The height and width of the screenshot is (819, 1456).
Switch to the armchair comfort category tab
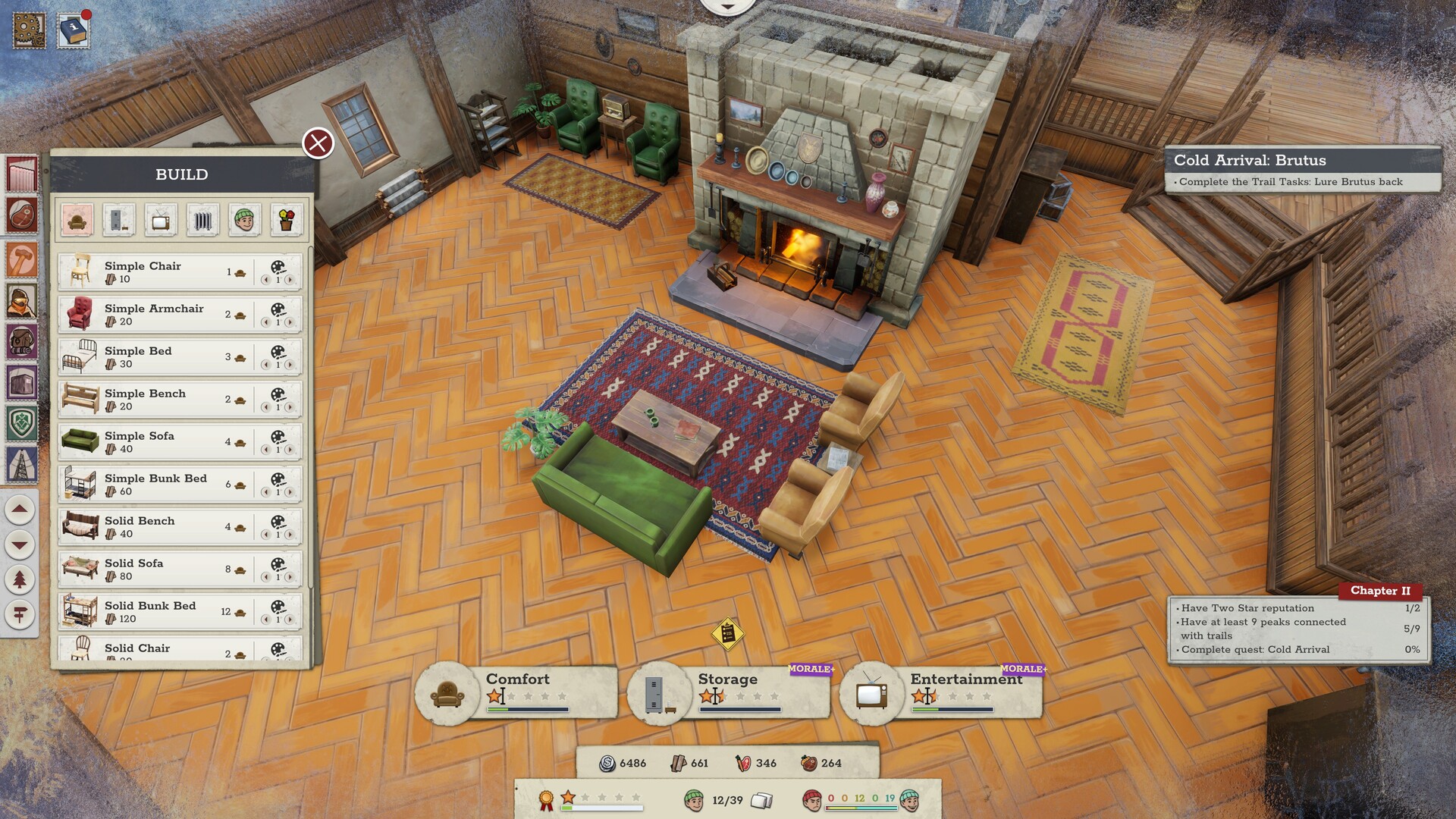[x=77, y=221]
